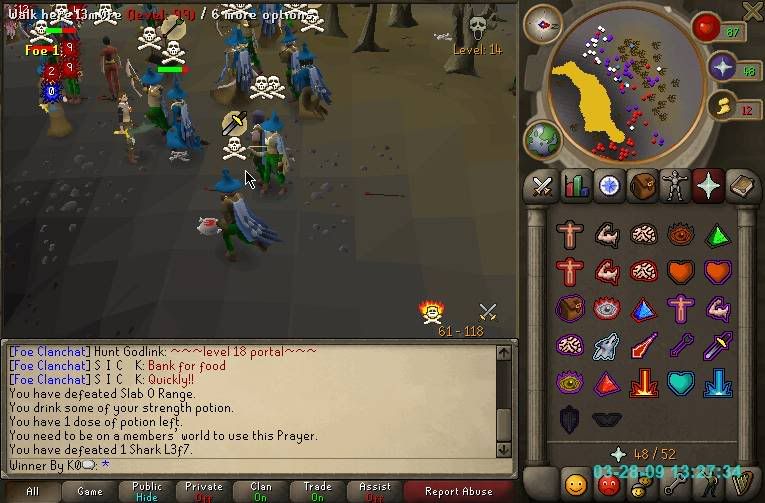Open the Worn Equipment tab
765x503 pixels.
coord(675,186)
